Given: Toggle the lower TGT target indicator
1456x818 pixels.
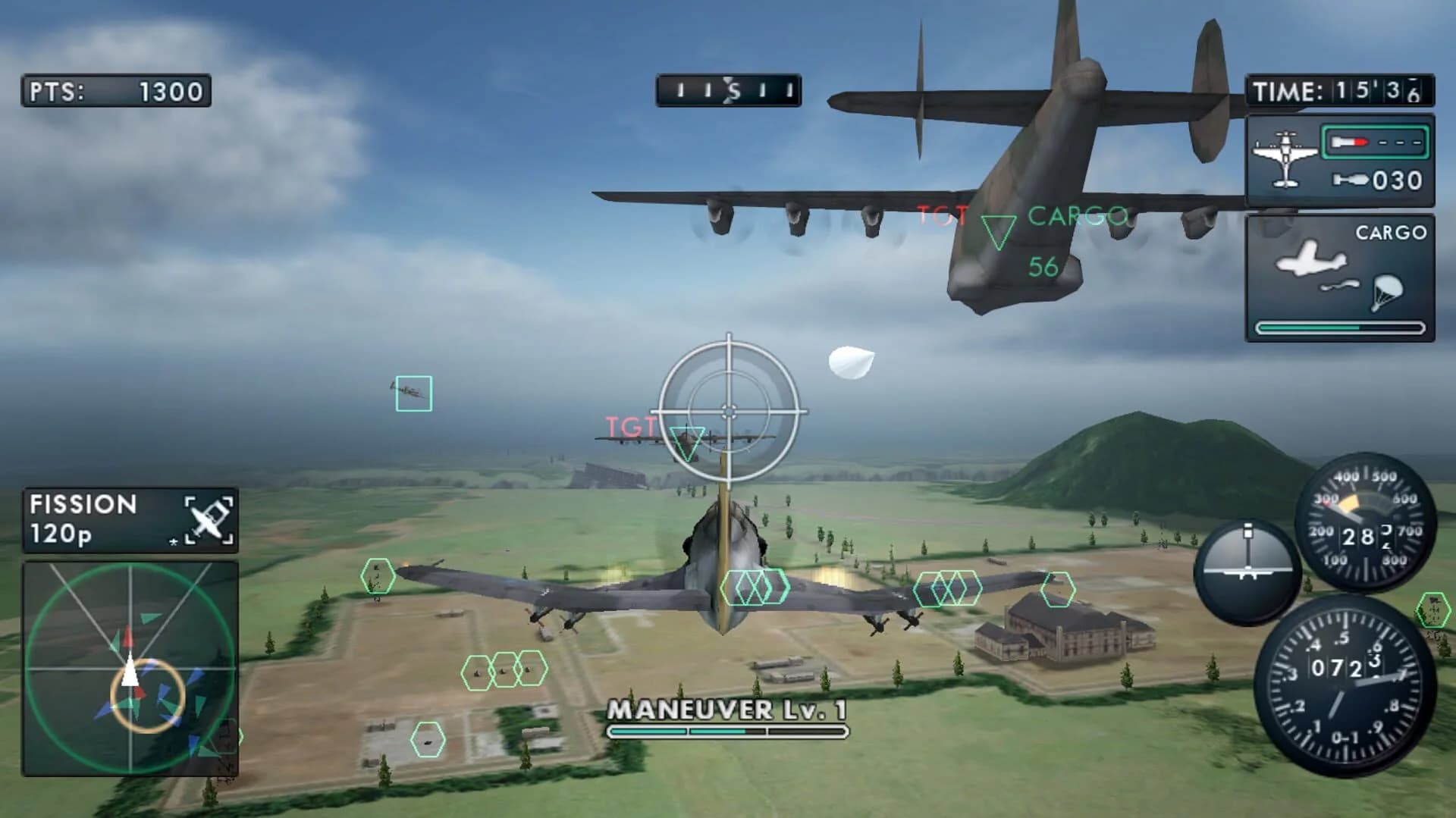Looking at the screenshot, I should [x=689, y=441].
